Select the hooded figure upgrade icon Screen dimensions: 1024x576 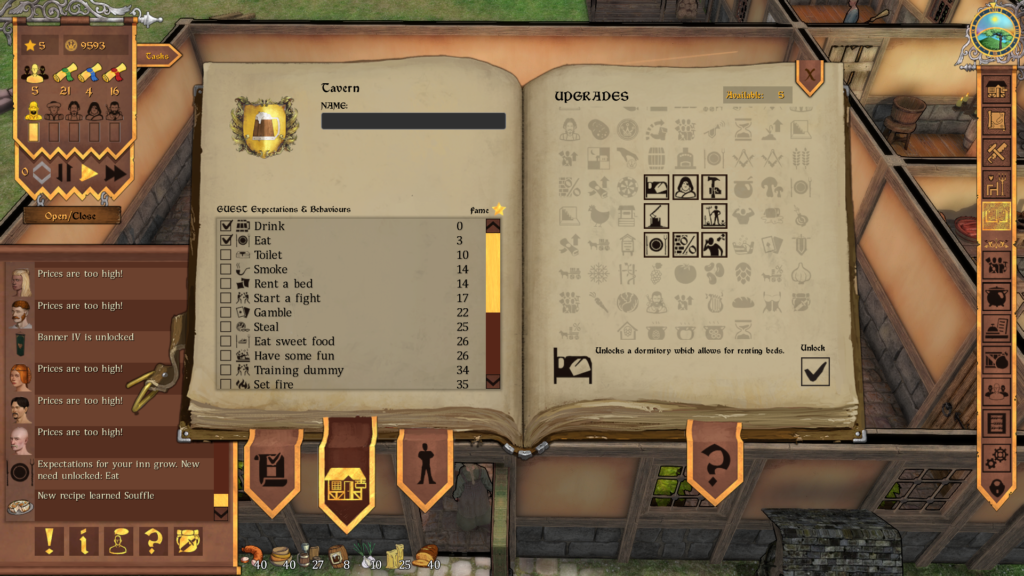coord(685,185)
